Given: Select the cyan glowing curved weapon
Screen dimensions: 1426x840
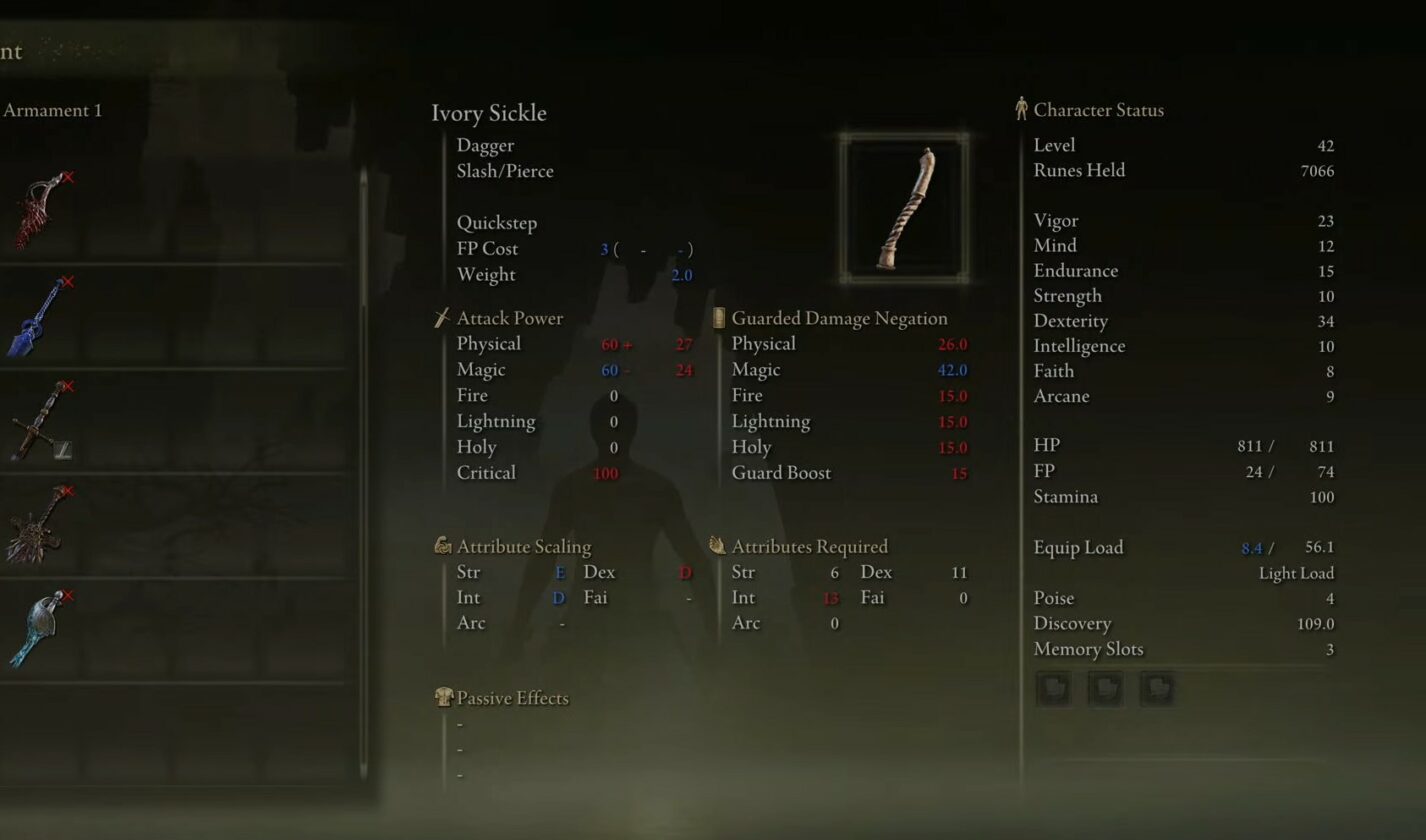Looking at the screenshot, I should tap(38, 630).
